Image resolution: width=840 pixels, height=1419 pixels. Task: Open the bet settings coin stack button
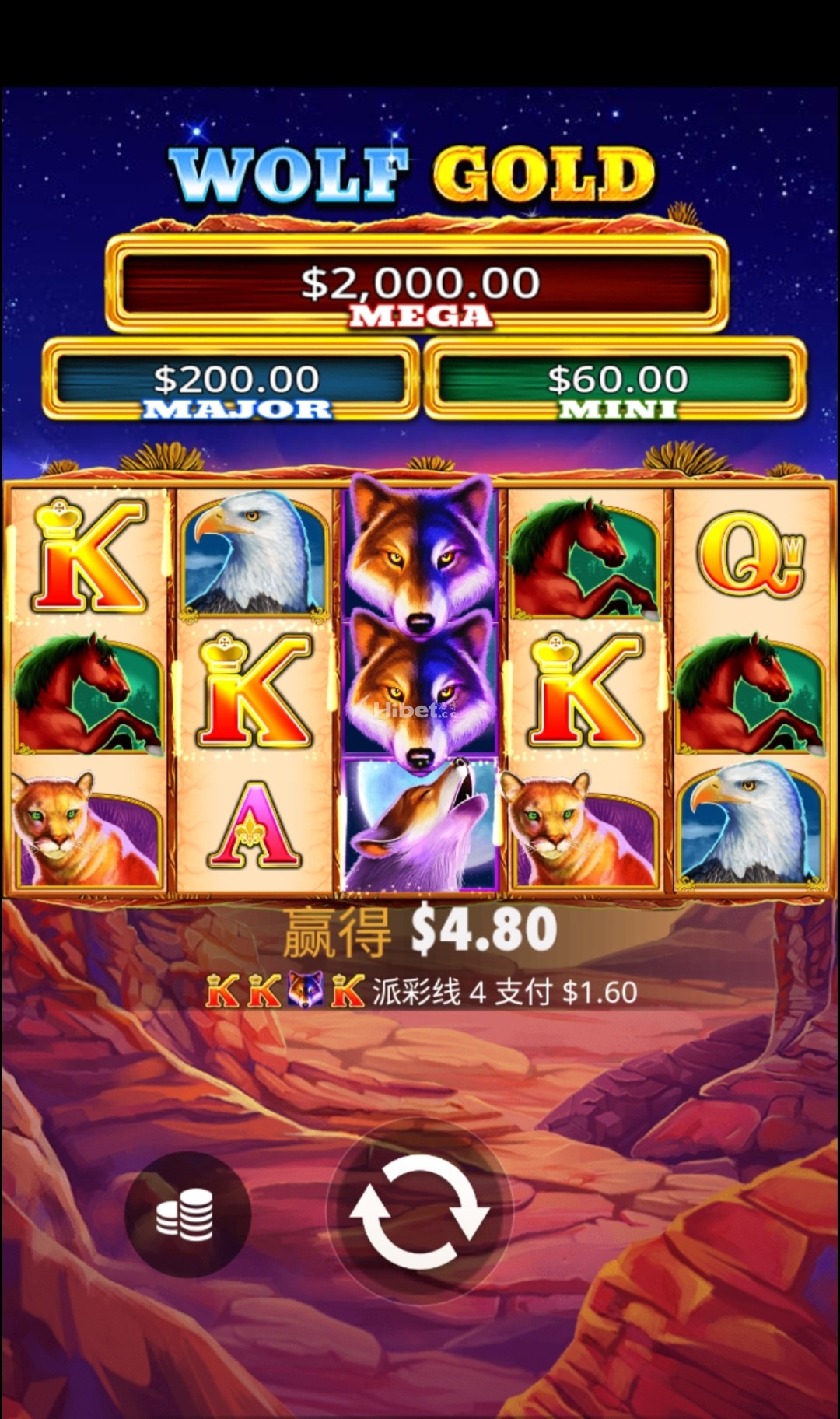point(186,1214)
